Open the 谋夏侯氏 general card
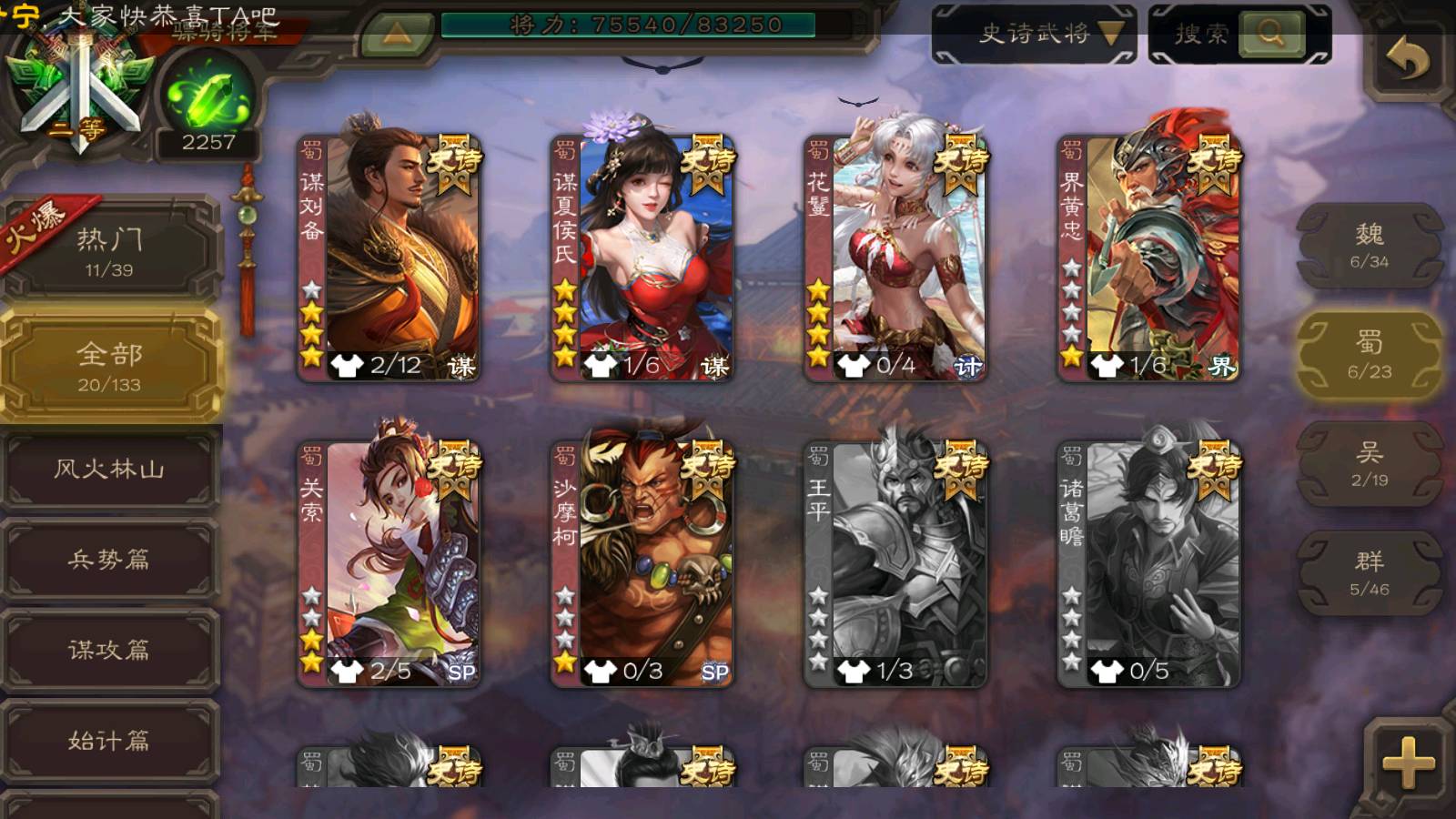The height and width of the screenshot is (819, 1456). [x=642, y=258]
